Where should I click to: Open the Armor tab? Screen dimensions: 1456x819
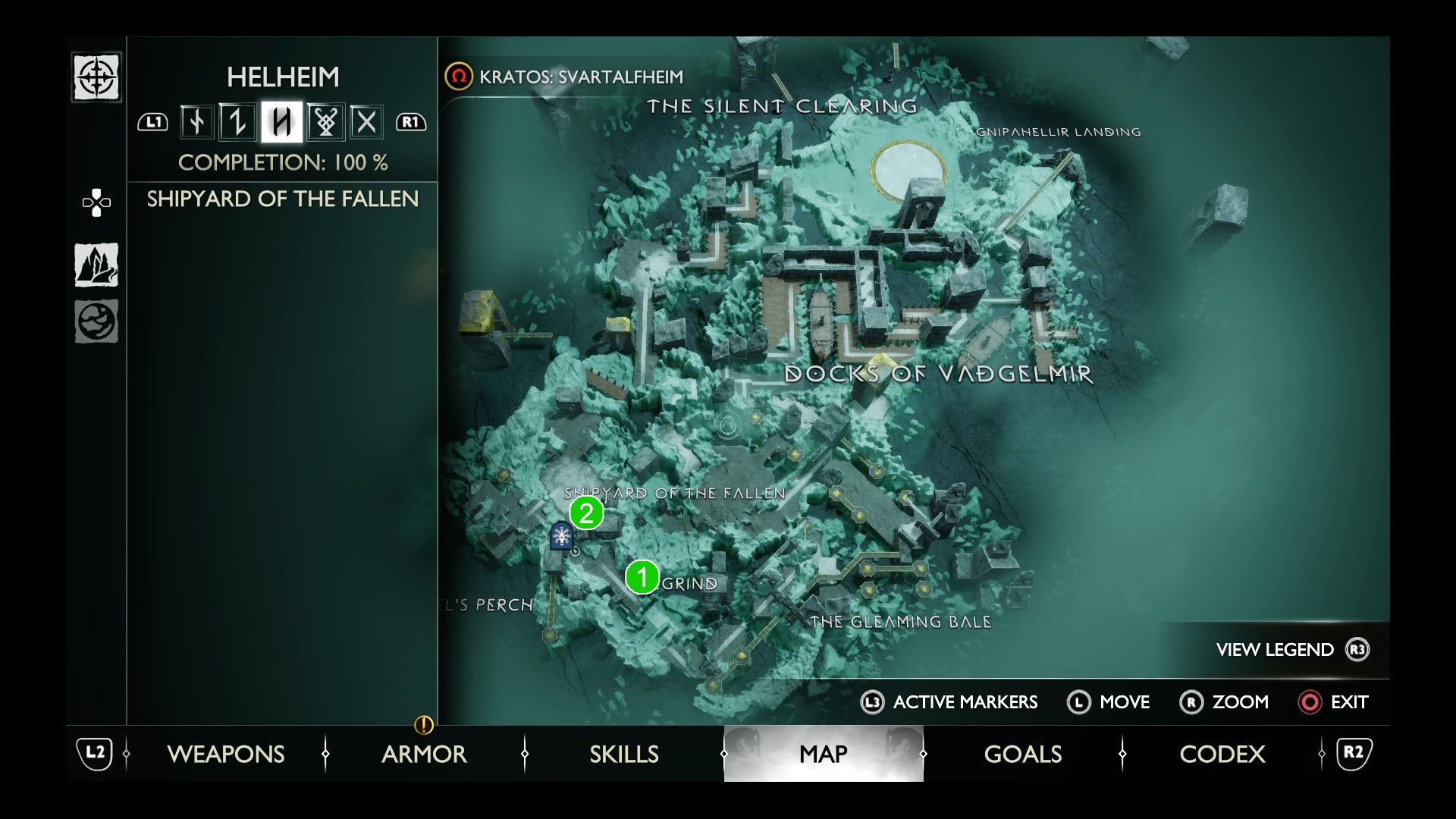(x=424, y=754)
